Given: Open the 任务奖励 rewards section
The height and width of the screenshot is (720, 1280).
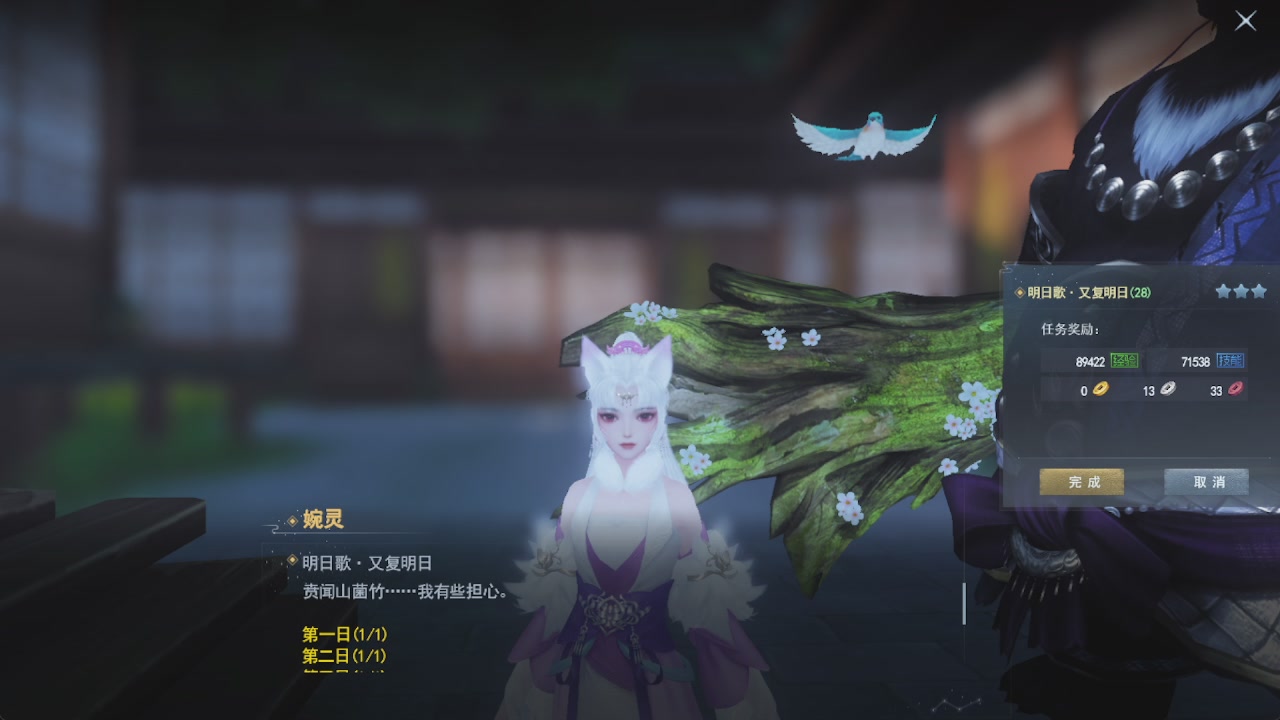Looking at the screenshot, I should (1069, 329).
